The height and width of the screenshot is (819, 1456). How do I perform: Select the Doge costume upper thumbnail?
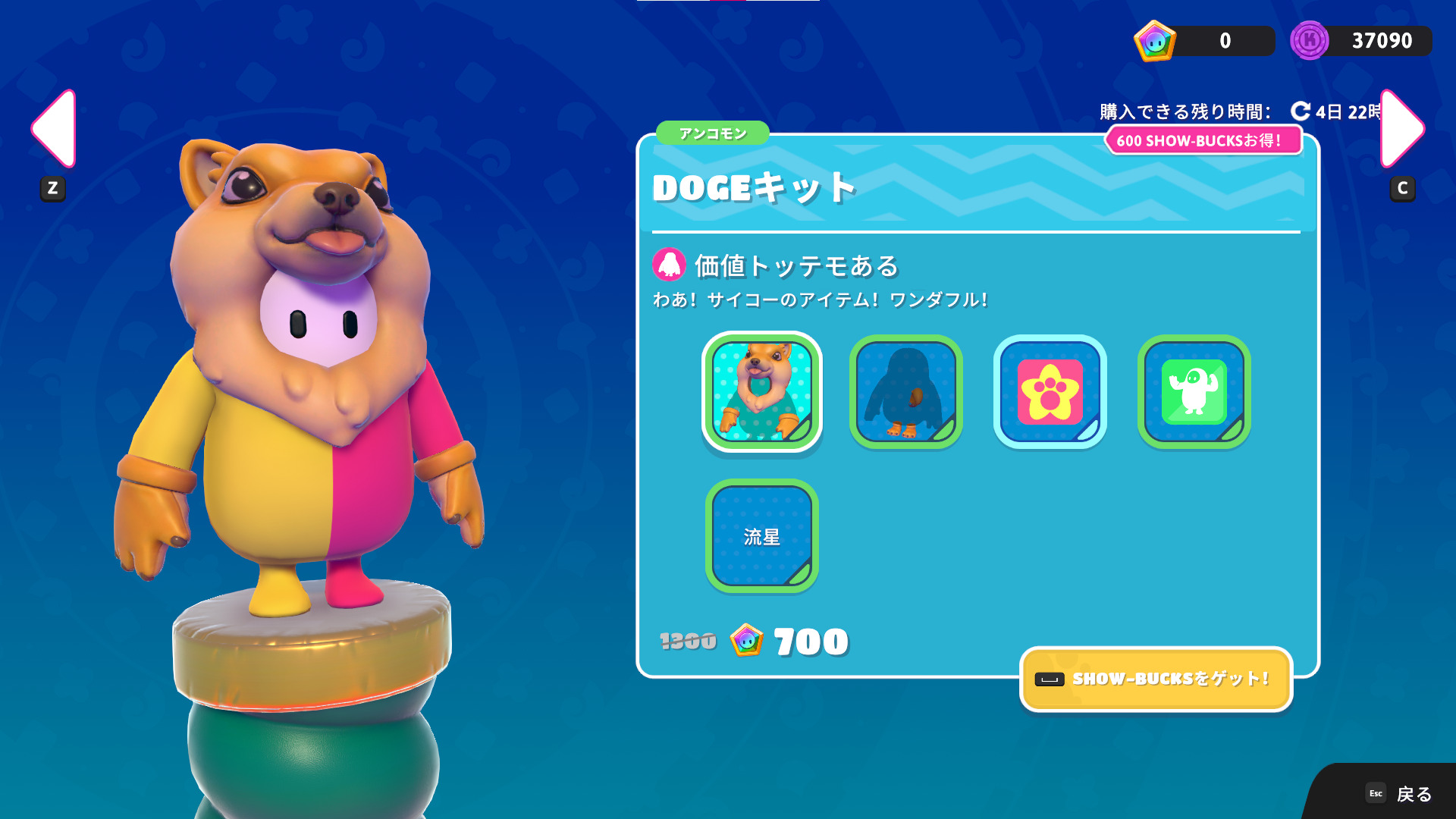761,392
